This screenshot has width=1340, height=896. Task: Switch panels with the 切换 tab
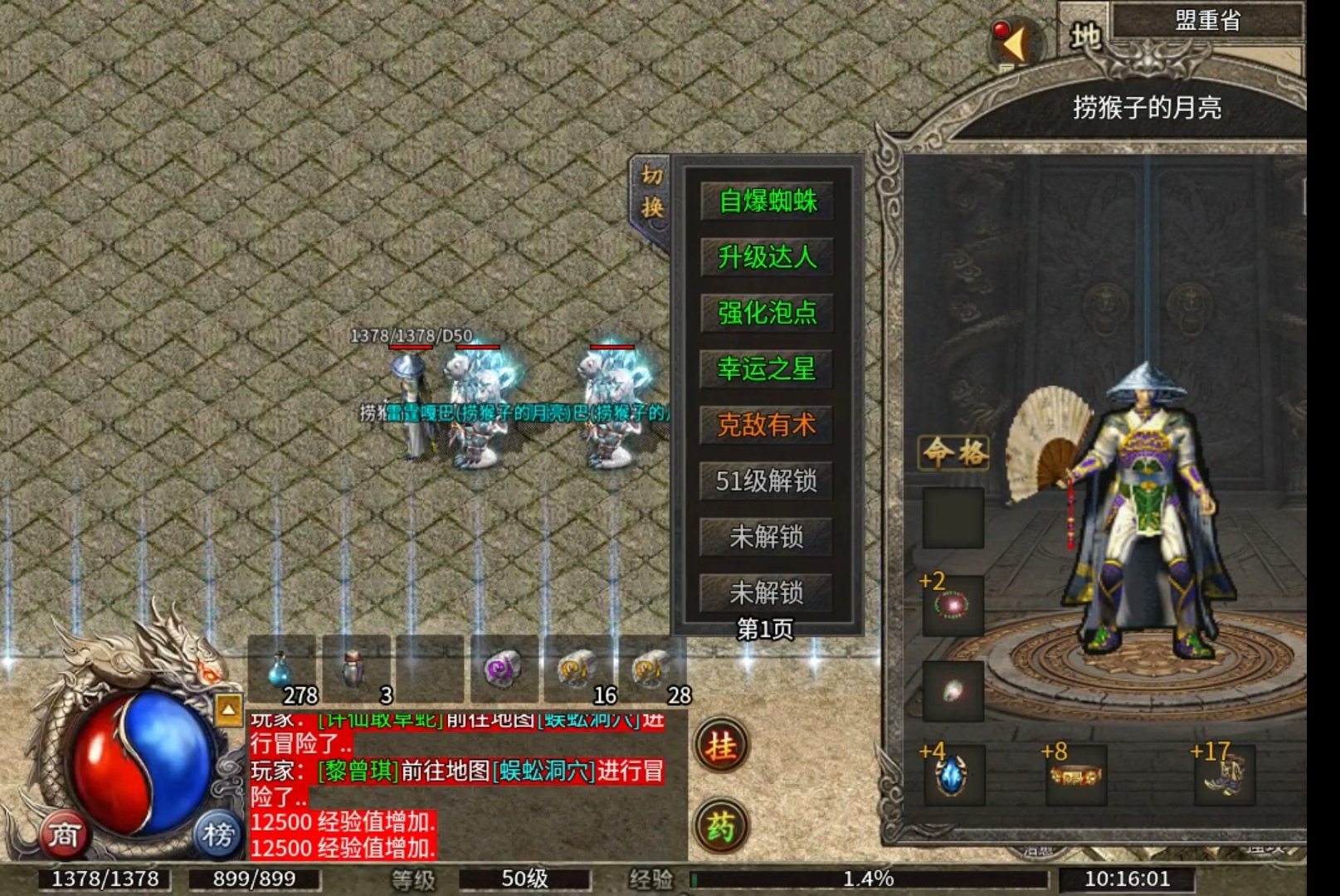coord(651,192)
